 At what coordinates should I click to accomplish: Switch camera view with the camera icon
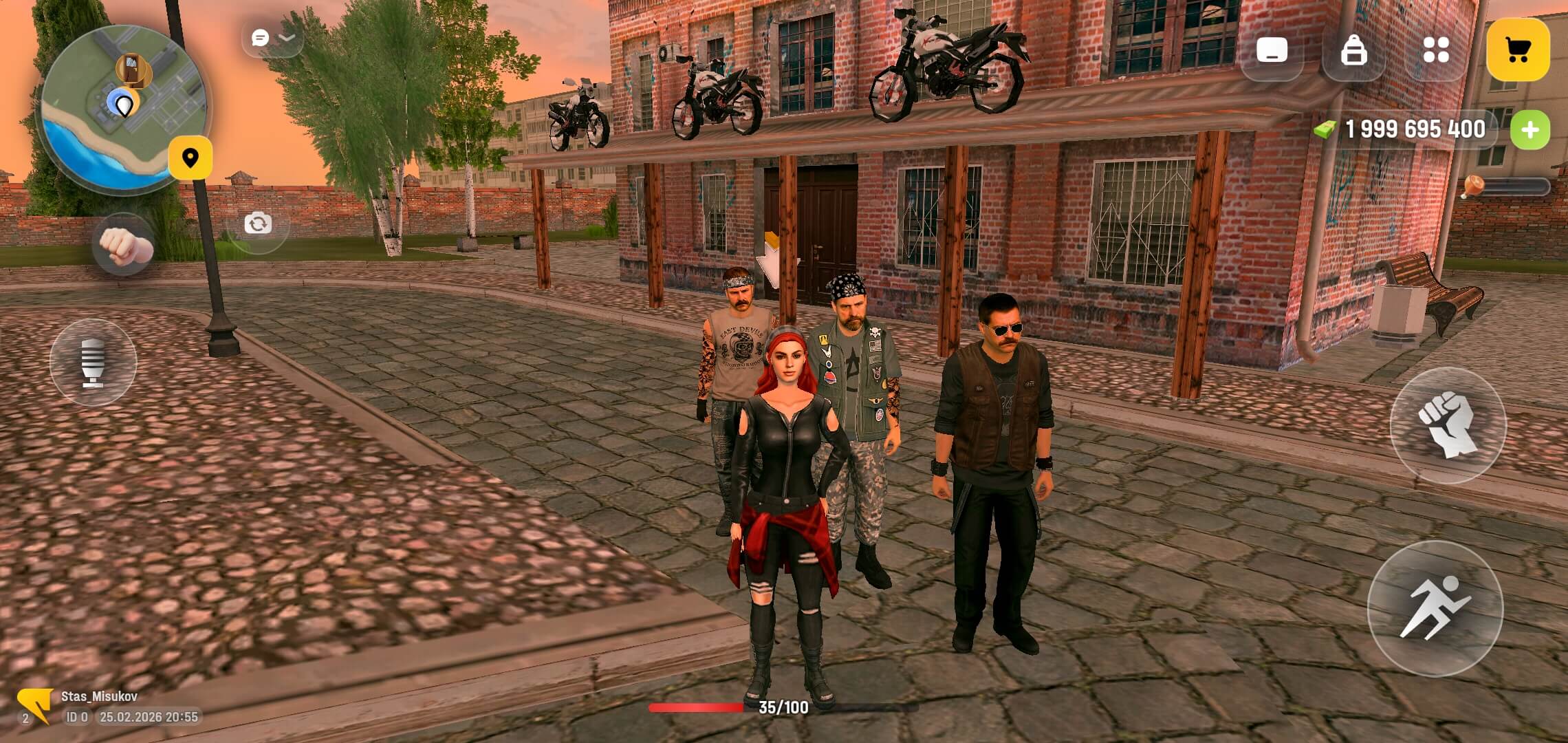coord(258,224)
